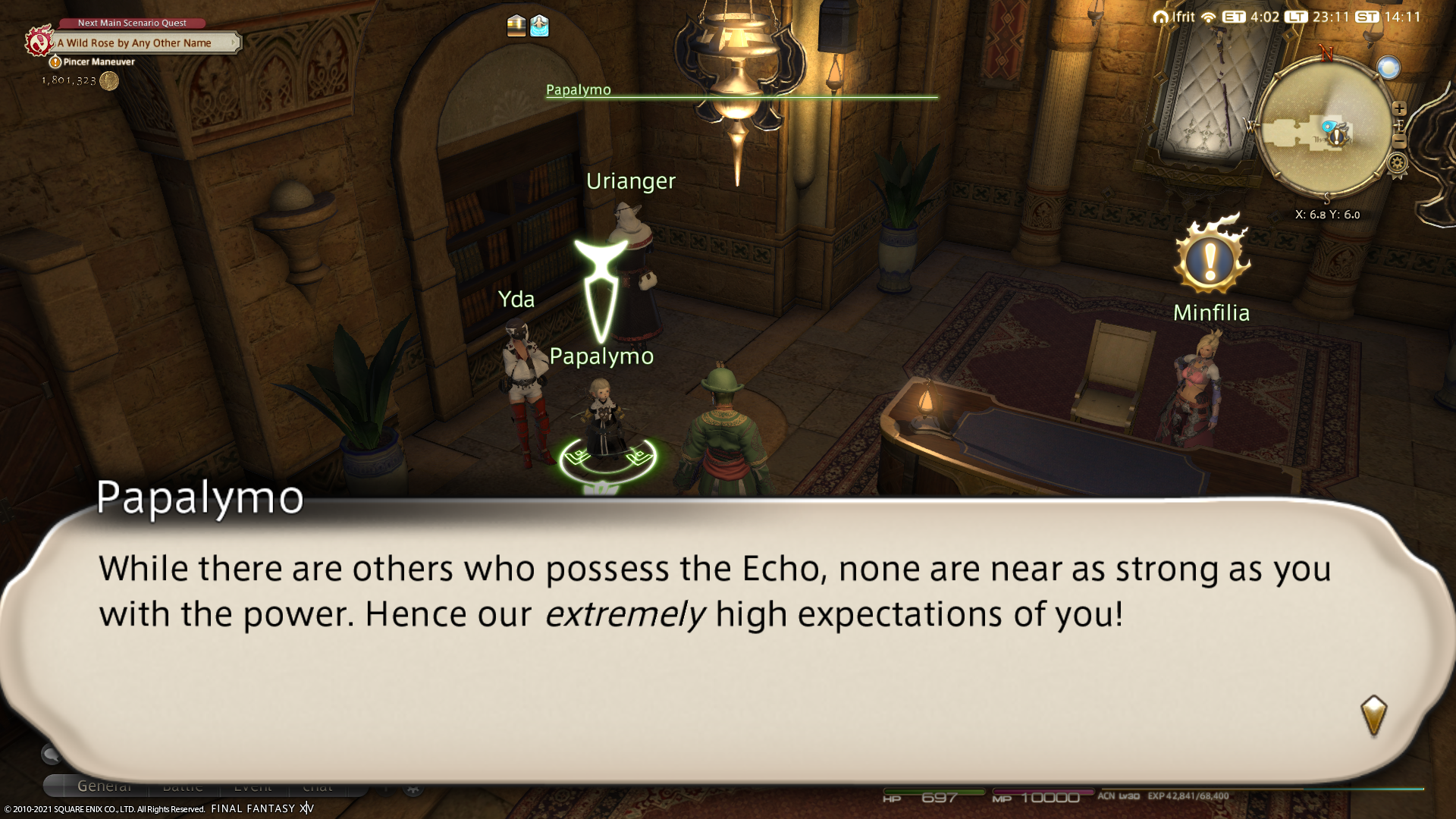Open minimap settings with the gear button
The image size is (1456, 819).
click(x=1398, y=163)
